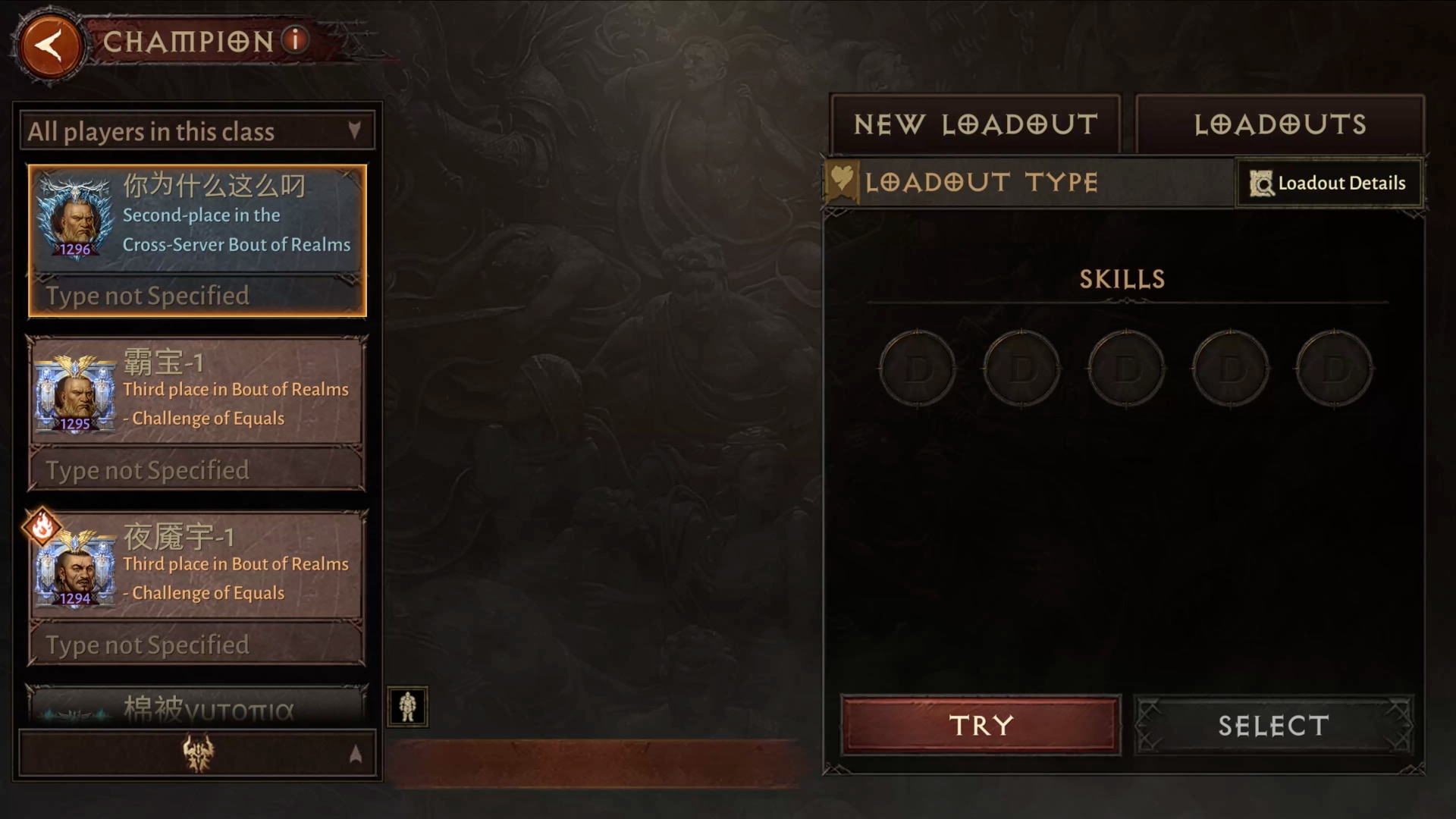Open the class selector bar with horned emblem
The image size is (1456, 819).
click(197, 754)
